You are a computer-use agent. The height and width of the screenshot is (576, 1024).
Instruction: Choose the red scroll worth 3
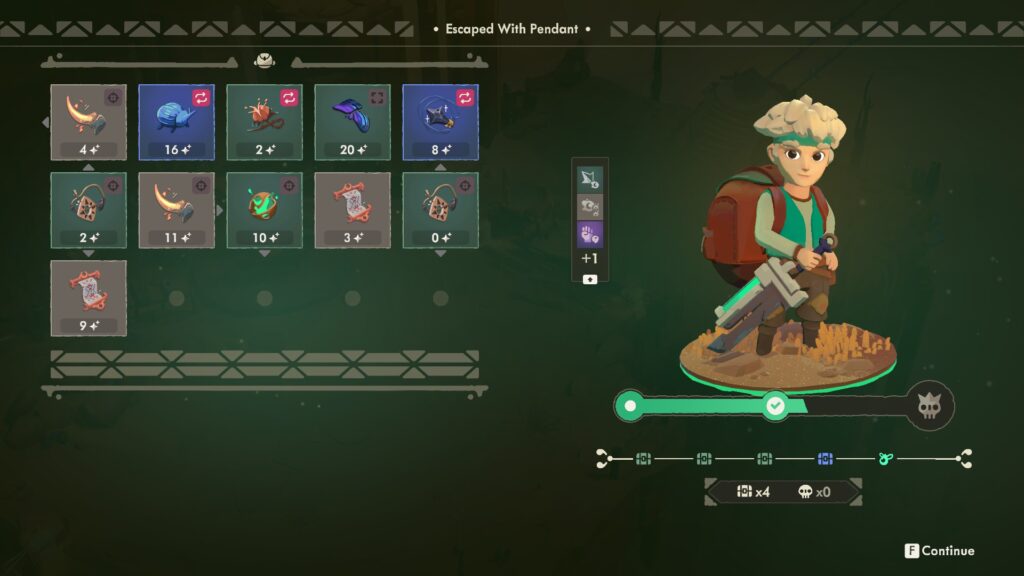(x=353, y=210)
